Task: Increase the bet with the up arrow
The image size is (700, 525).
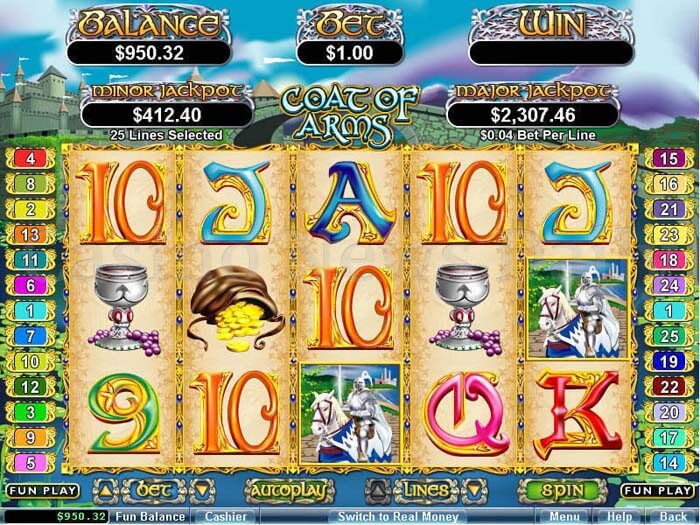Action: click(x=107, y=490)
